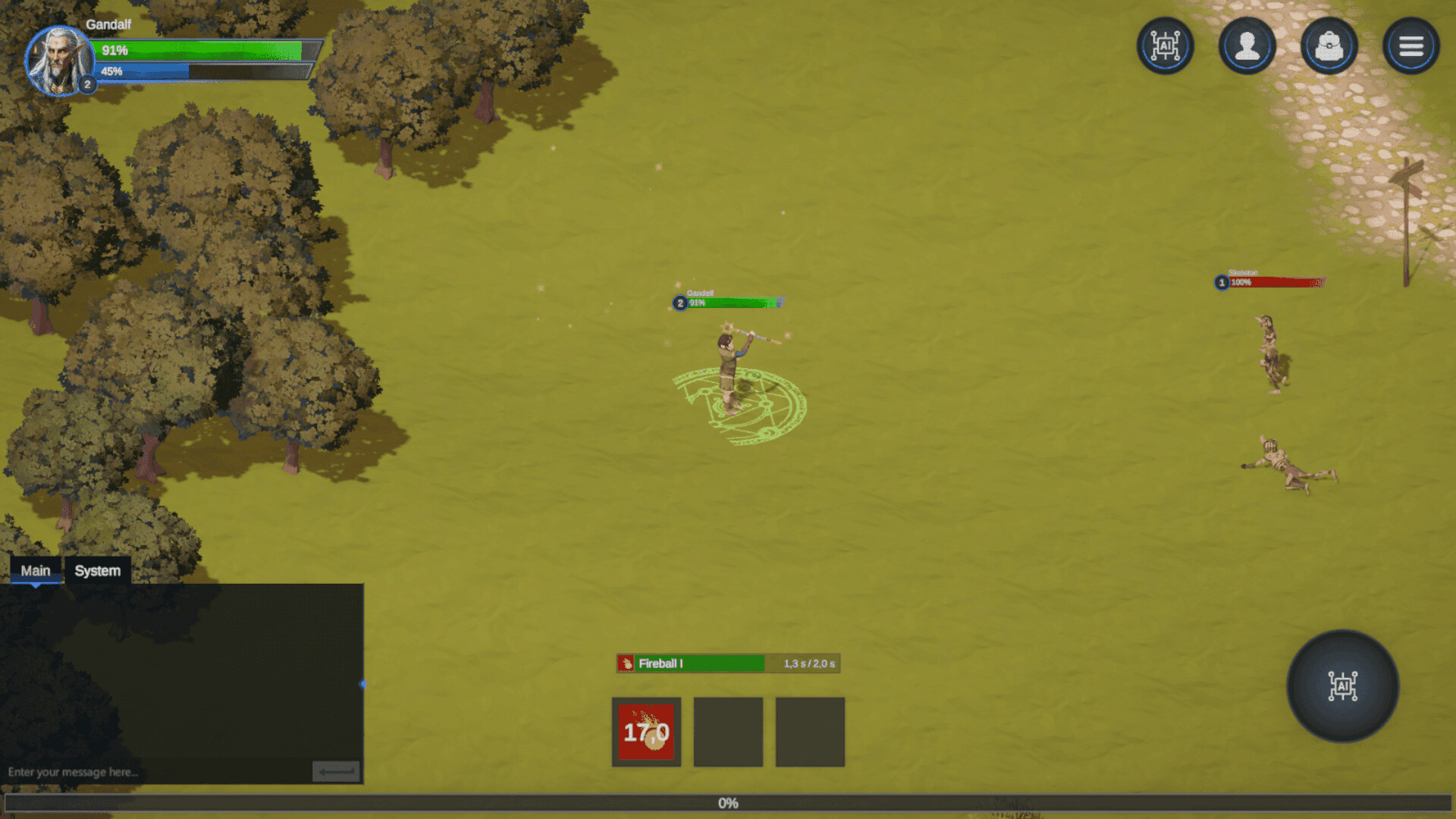
Task: Open the AI assistant panel
Action: click(x=1166, y=45)
